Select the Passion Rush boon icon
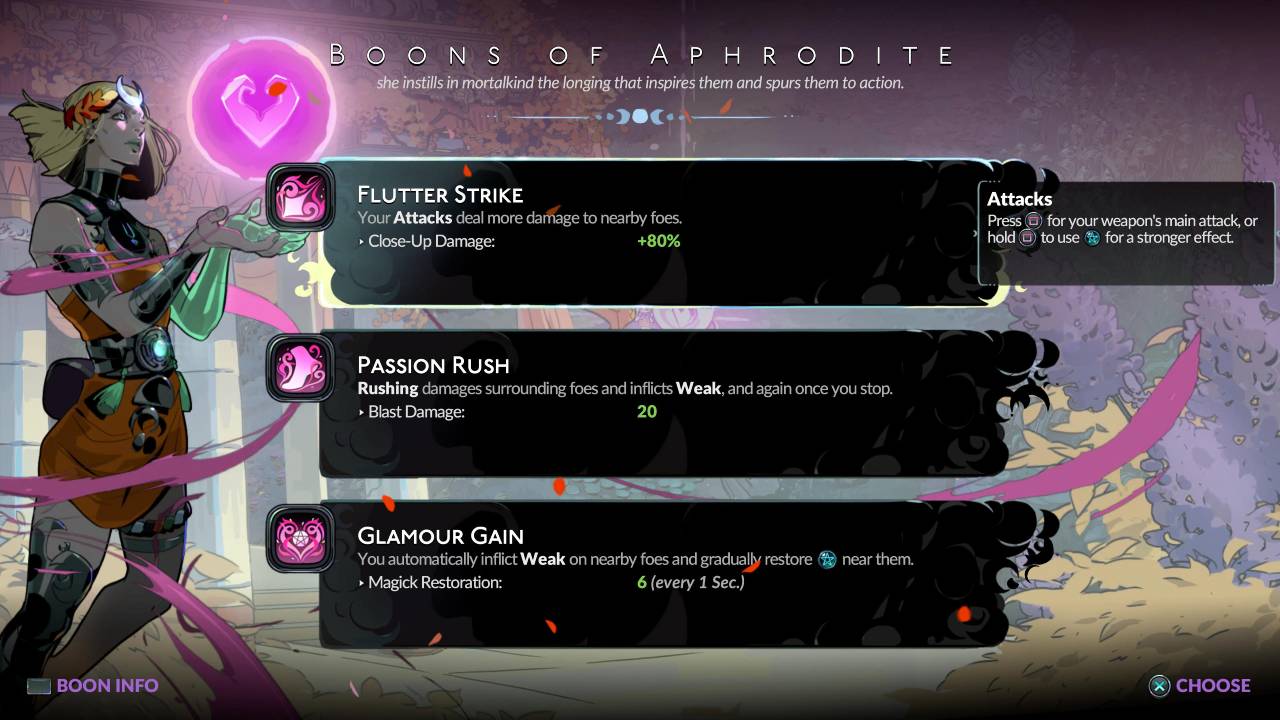The height and width of the screenshot is (720, 1280). (301, 370)
